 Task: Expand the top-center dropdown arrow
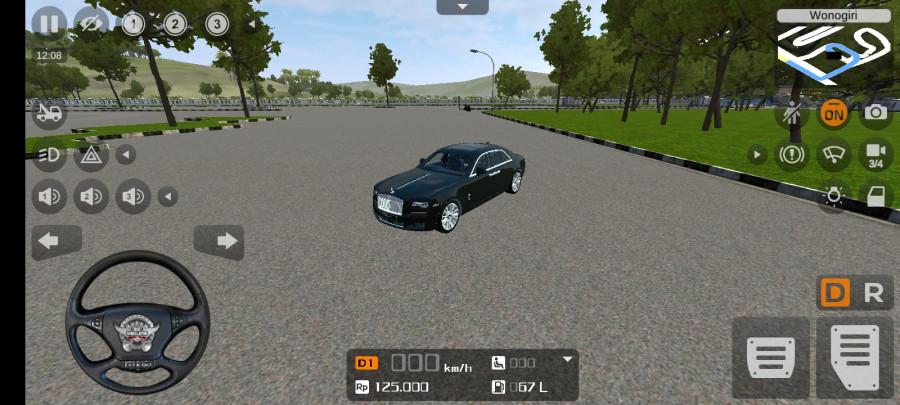(x=462, y=7)
